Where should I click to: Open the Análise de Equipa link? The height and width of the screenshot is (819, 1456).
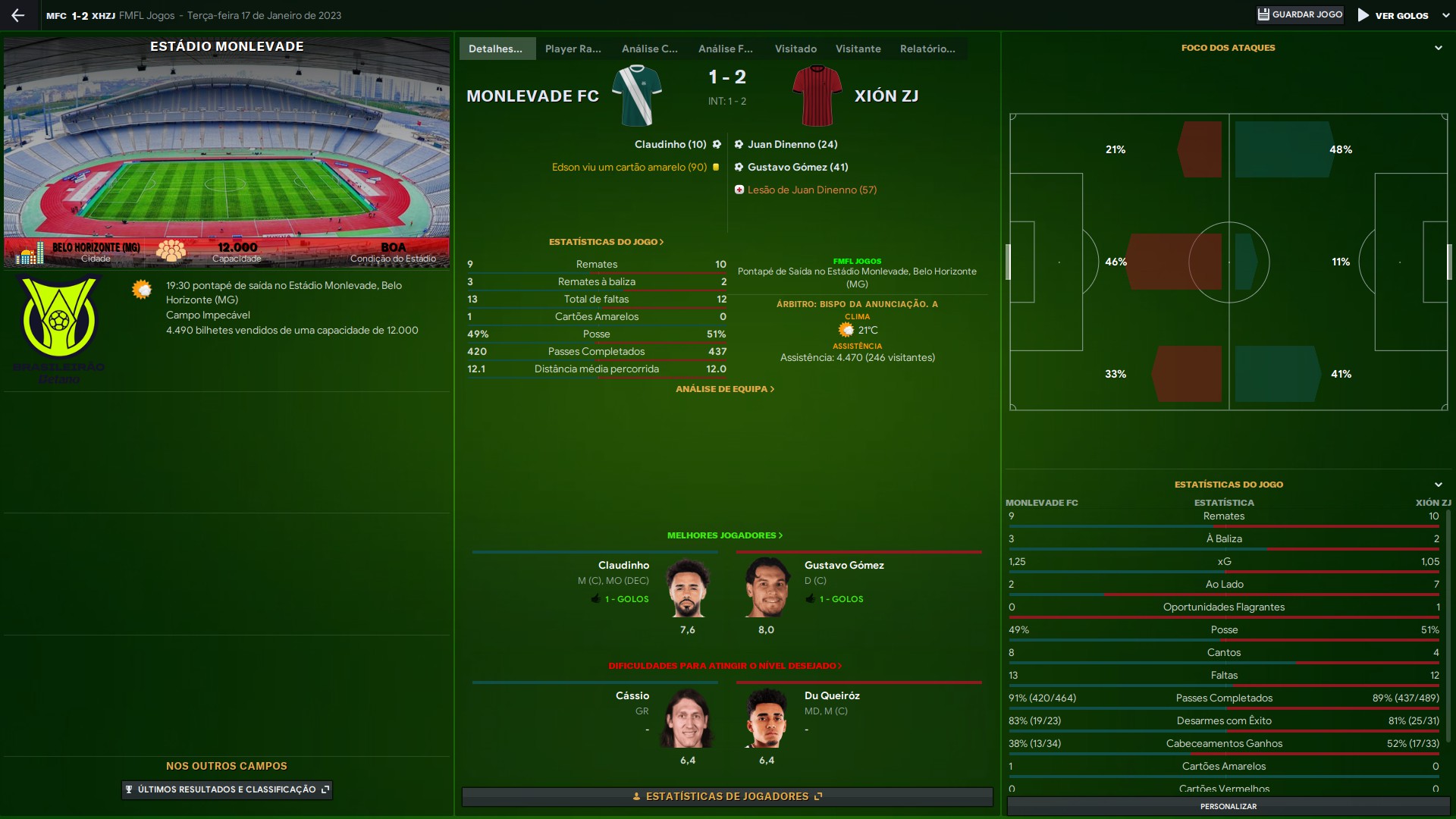[x=724, y=389]
